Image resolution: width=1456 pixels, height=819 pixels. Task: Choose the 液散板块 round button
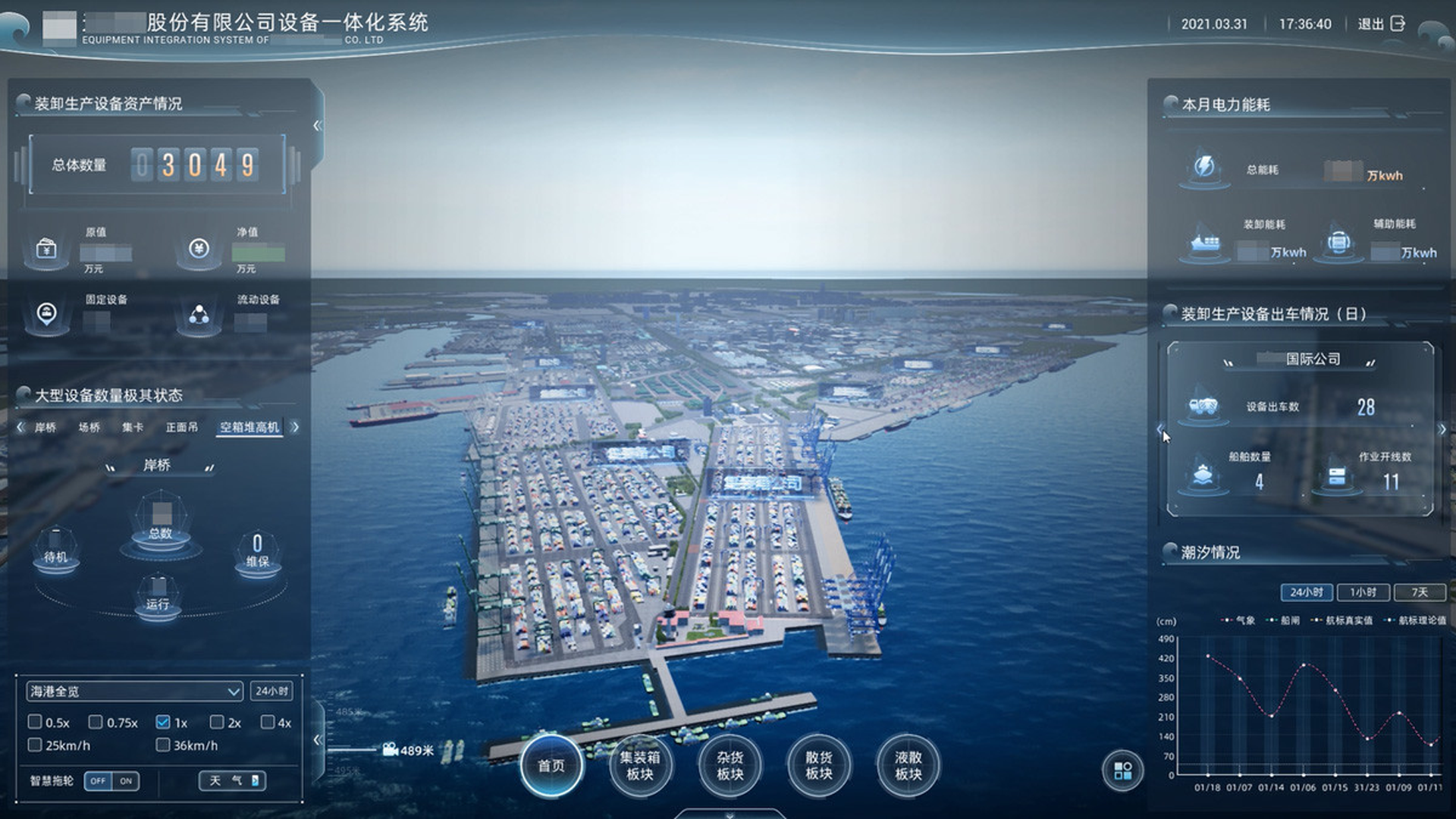pyautogui.click(x=908, y=765)
